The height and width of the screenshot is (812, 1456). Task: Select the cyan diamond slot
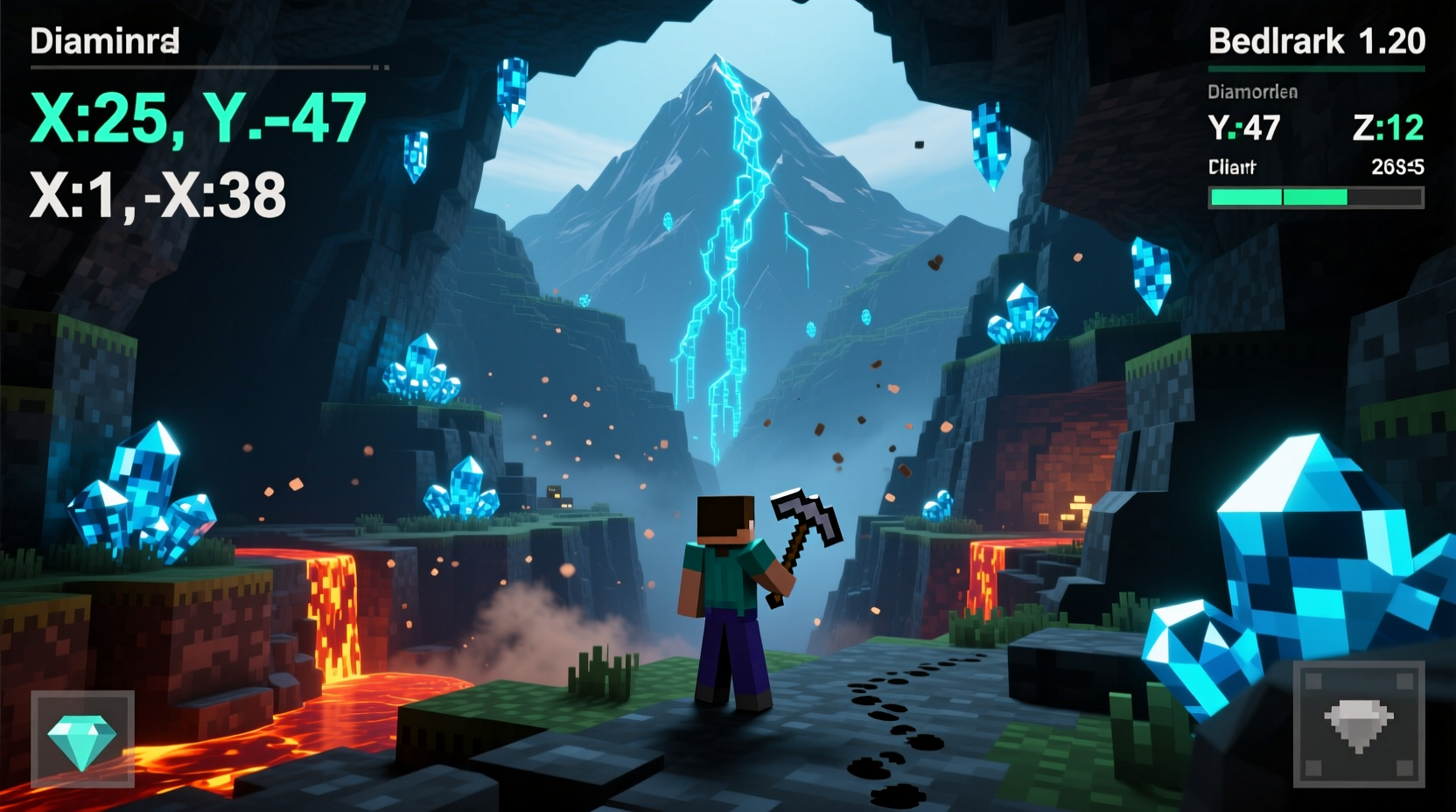[82, 739]
